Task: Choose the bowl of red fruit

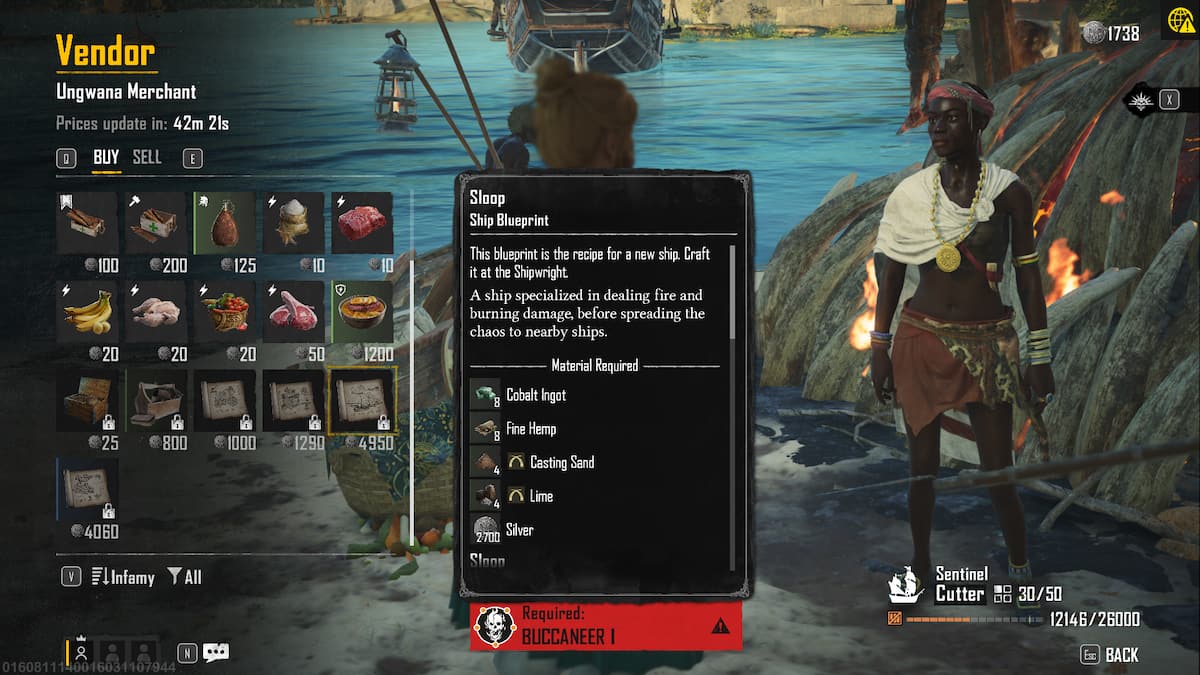Action: tap(224, 311)
